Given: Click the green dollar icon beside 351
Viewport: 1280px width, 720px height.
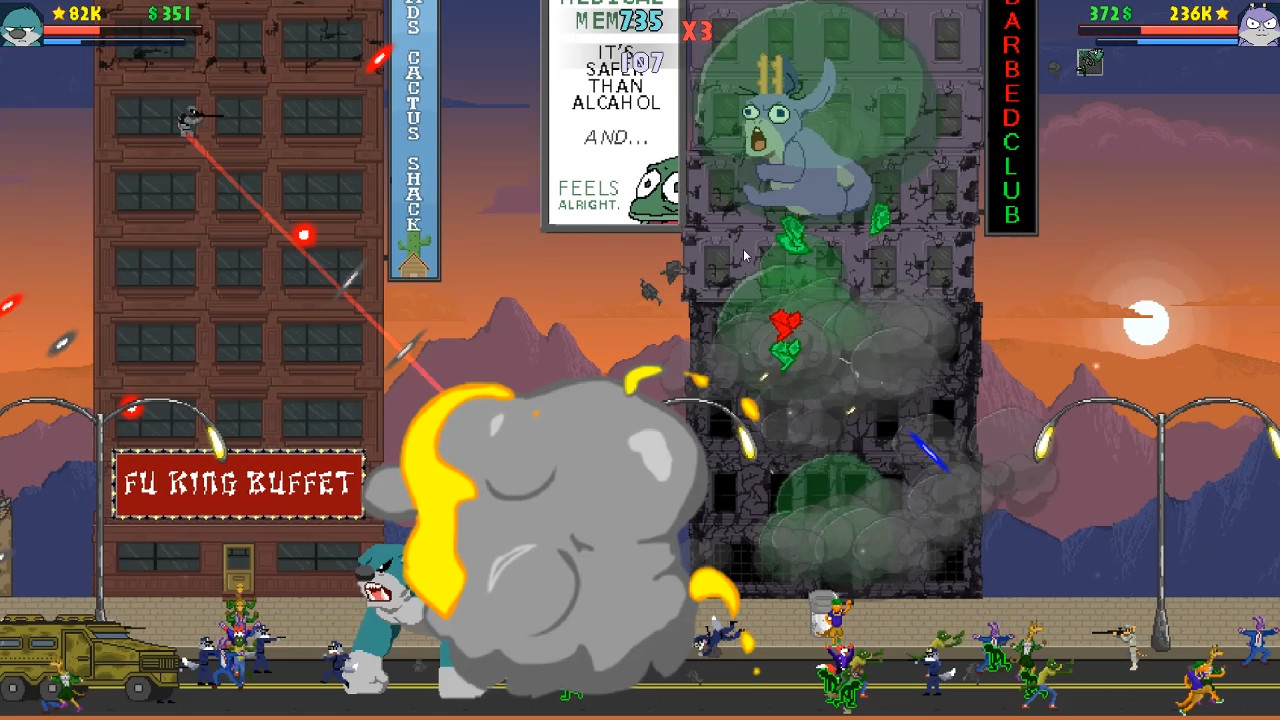Looking at the screenshot, I should (155, 13).
